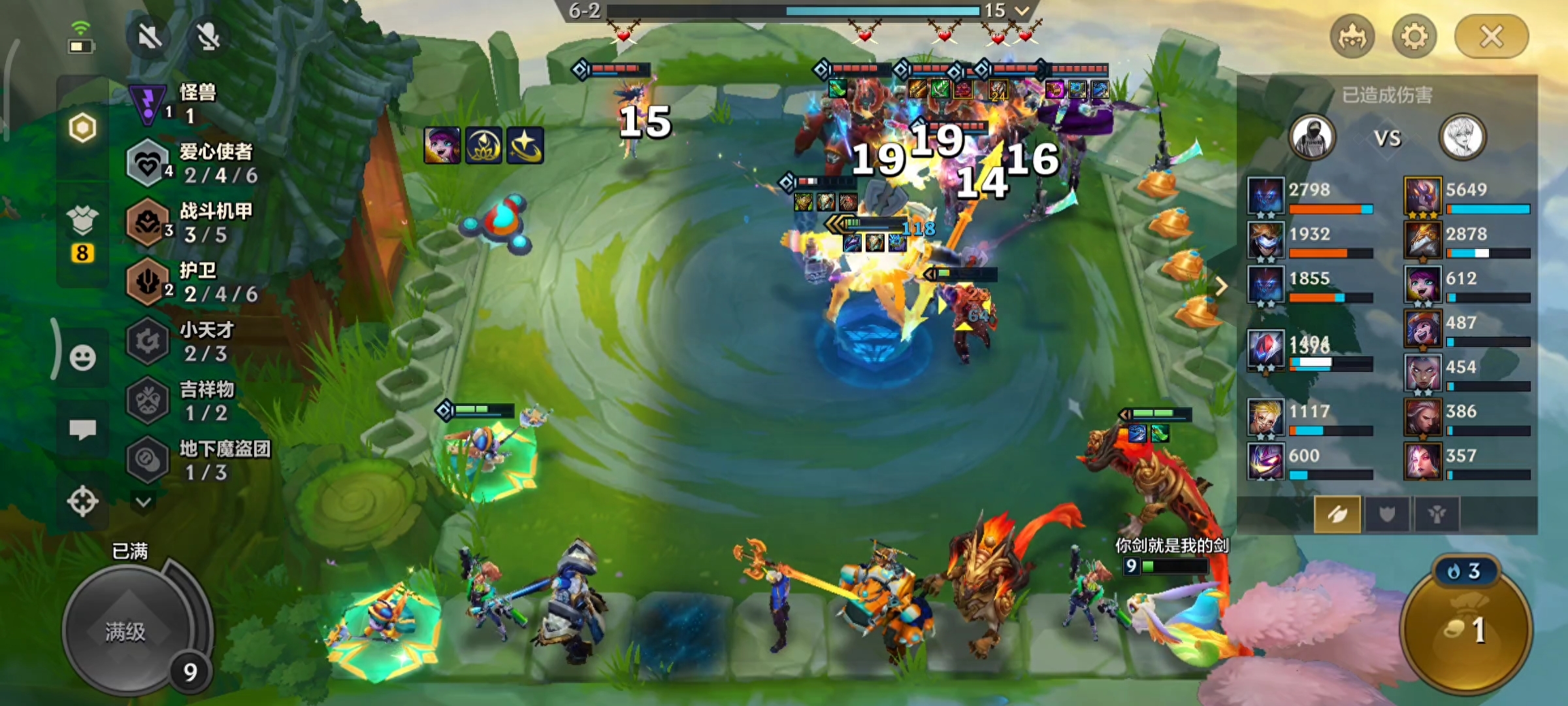Screen dimensions: 1568x706
Task: Open the gold shop button
Action: tap(1465, 628)
